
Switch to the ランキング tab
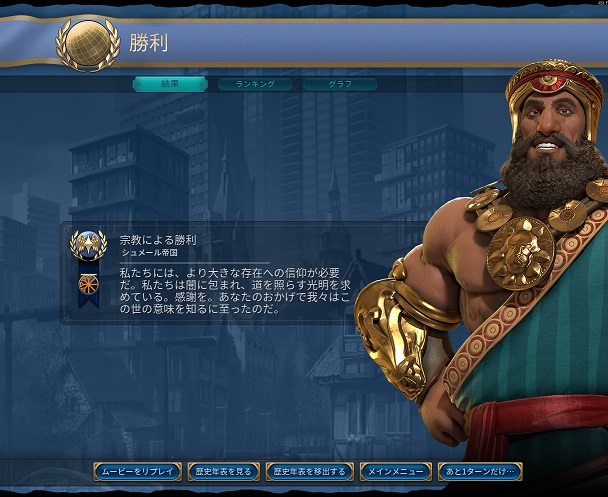point(255,85)
